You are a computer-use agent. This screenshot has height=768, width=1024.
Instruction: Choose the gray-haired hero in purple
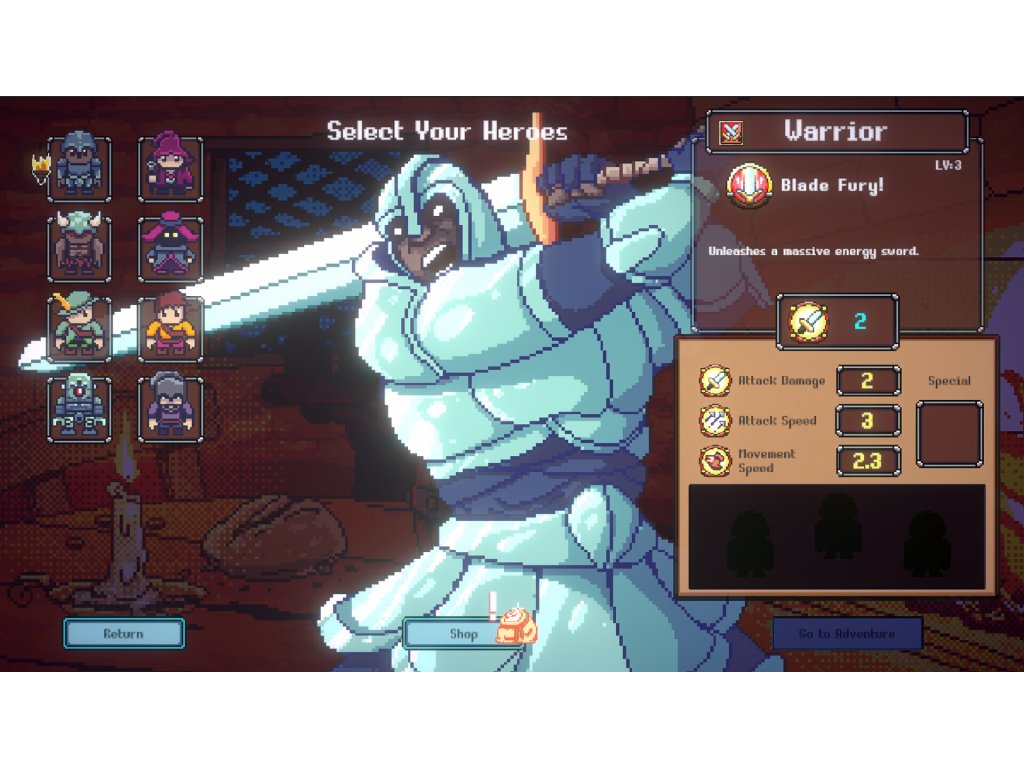coord(170,407)
